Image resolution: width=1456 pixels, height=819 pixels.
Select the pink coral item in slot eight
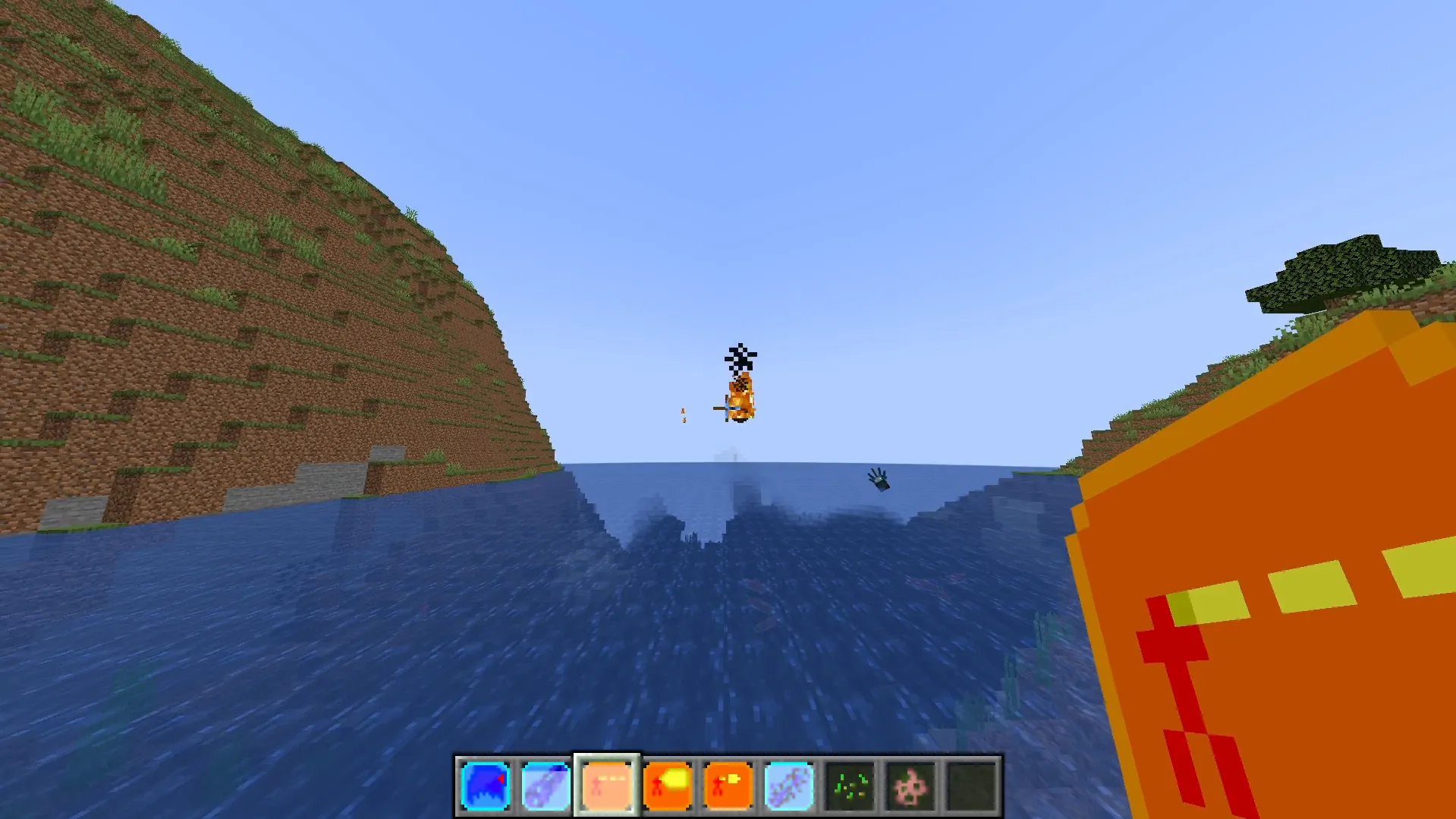[x=910, y=786]
